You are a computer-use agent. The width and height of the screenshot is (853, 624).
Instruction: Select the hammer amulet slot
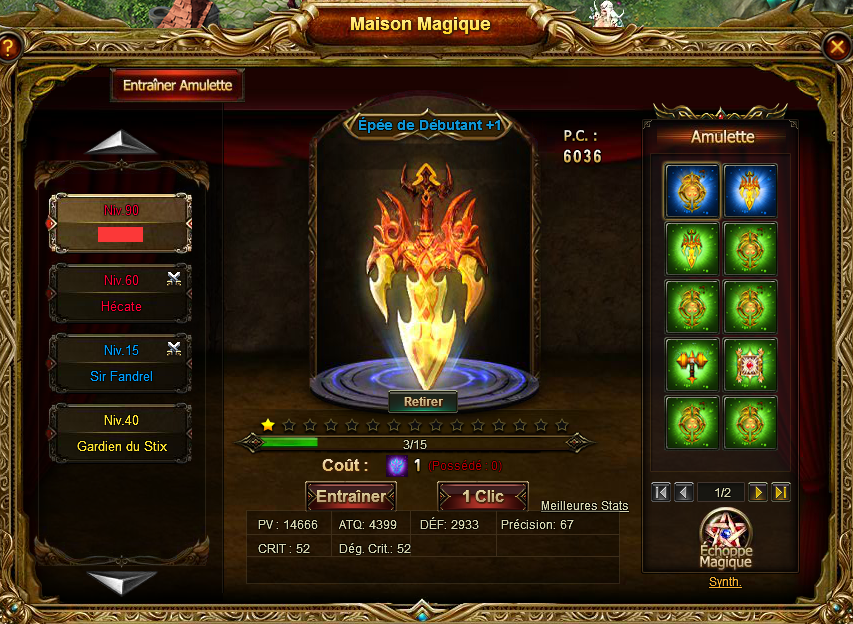point(692,364)
